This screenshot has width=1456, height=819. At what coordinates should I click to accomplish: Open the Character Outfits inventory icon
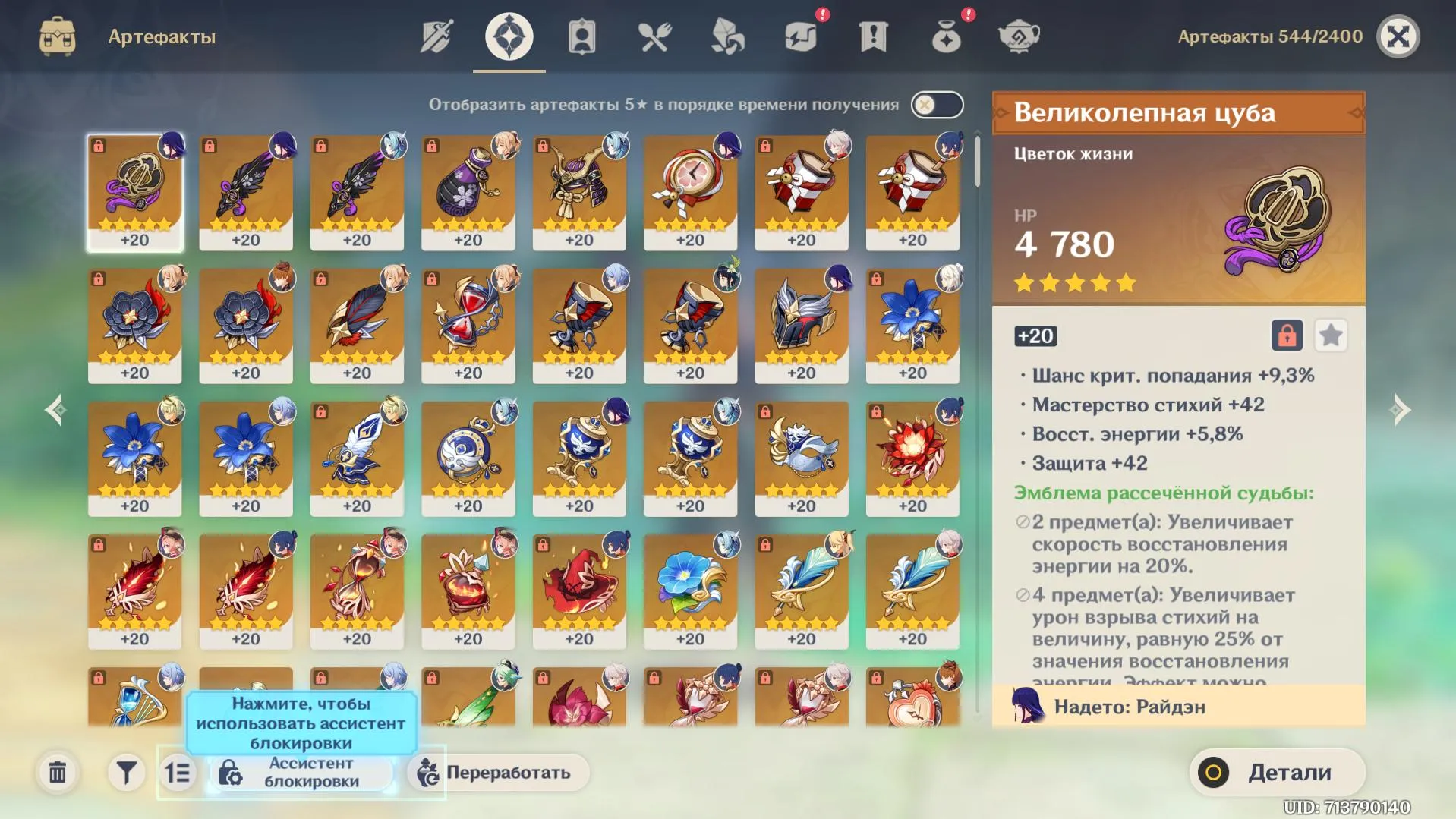581,35
